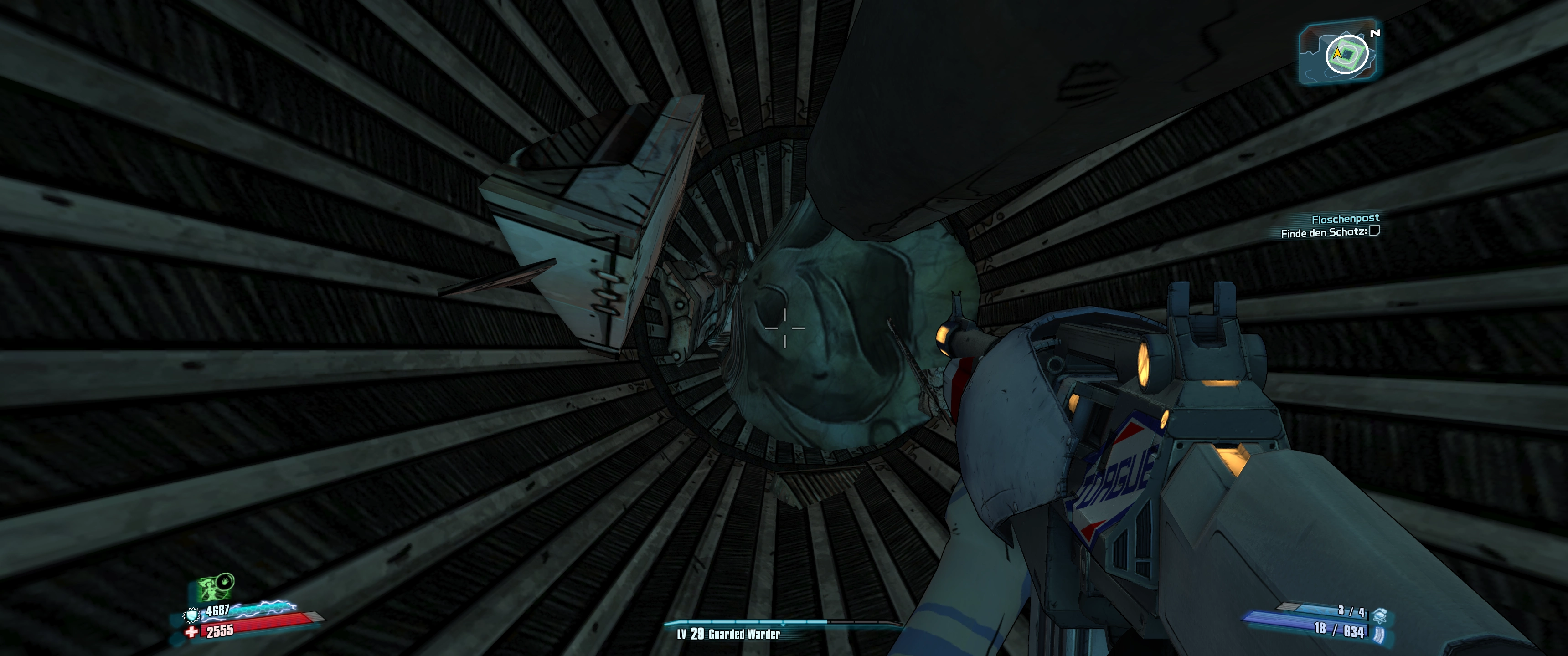Image resolution: width=1568 pixels, height=656 pixels.
Task: Toggle the Finde den Schatz objective checkbox
Action: coord(1374,231)
